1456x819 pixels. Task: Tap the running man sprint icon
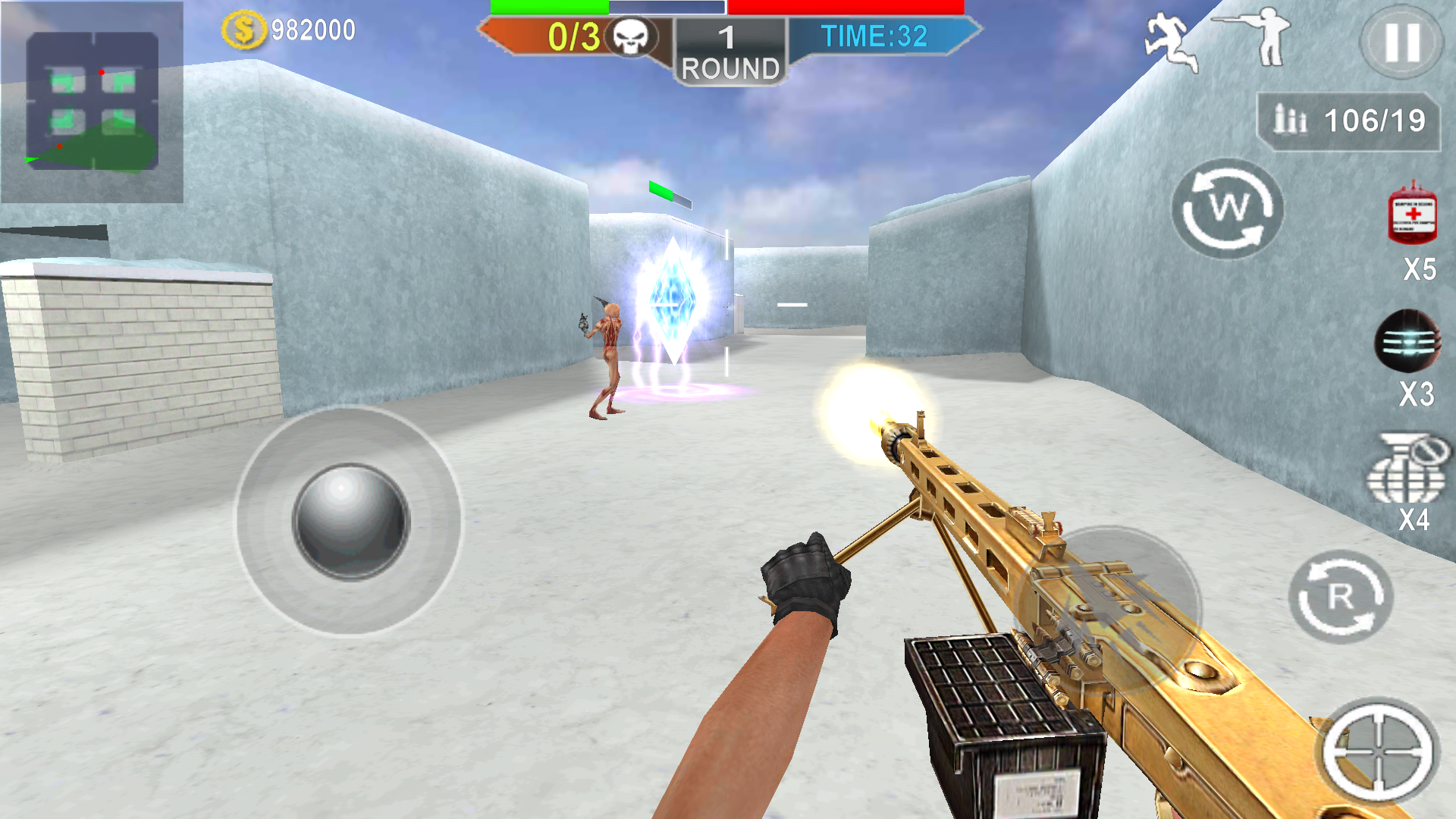[1170, 42]
